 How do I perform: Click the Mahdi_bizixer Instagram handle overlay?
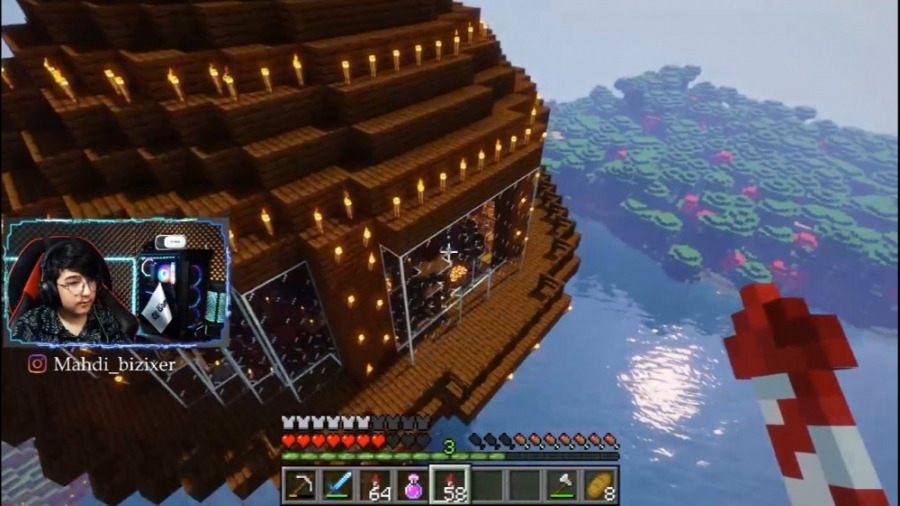tap(102, 364)
